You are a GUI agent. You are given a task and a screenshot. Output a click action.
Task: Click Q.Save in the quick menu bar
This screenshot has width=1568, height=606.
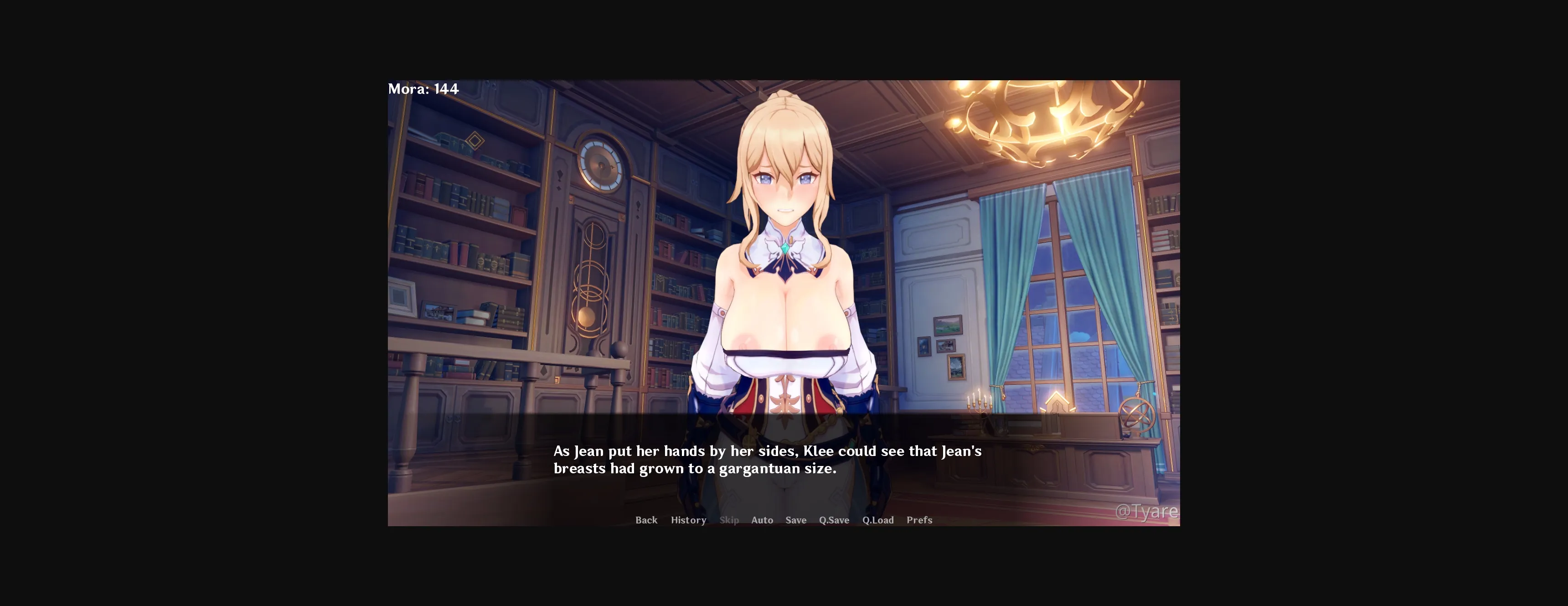[x=833, y=520]
